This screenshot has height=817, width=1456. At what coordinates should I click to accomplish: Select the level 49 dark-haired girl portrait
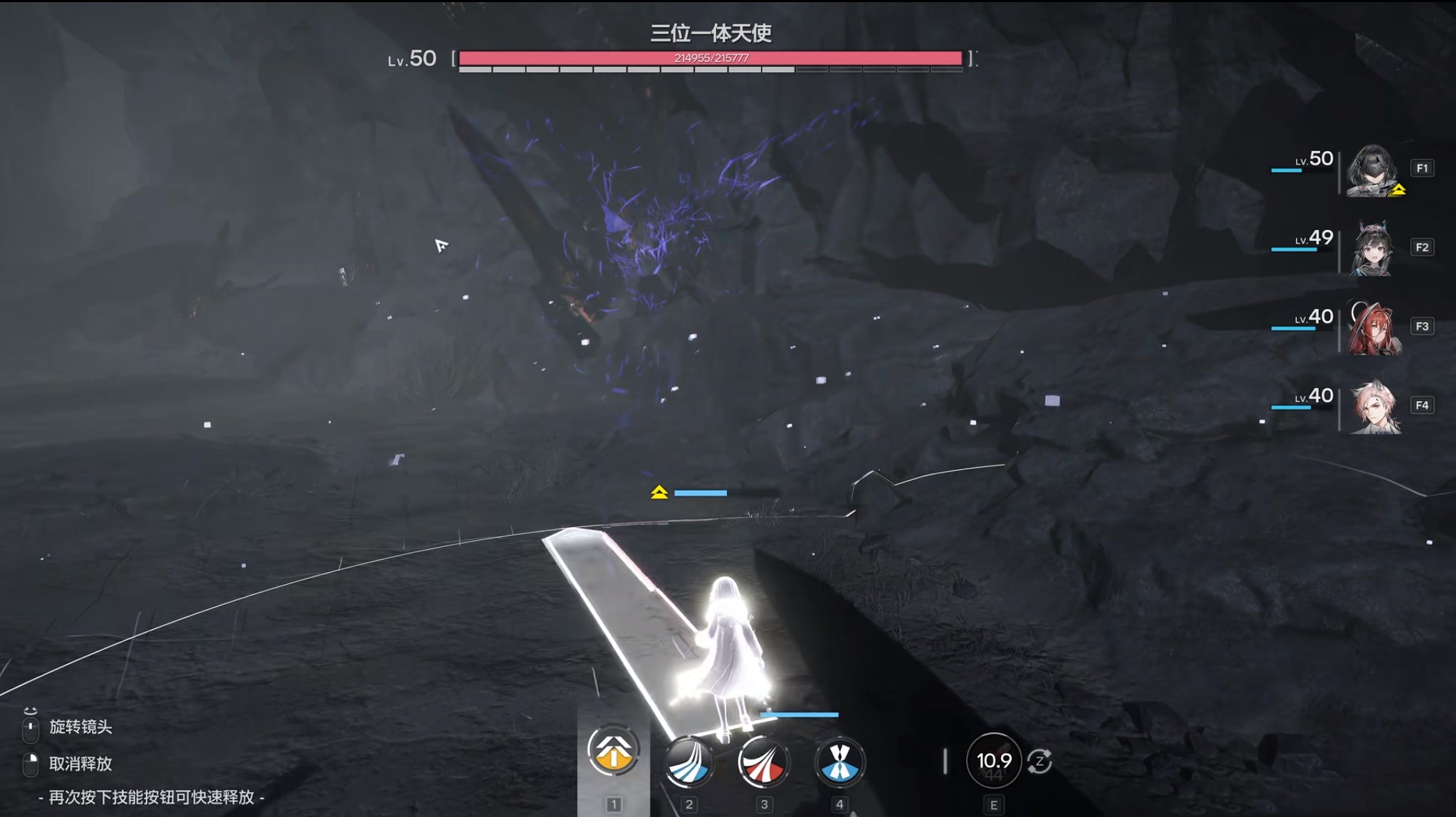(x=1372, y=249)
